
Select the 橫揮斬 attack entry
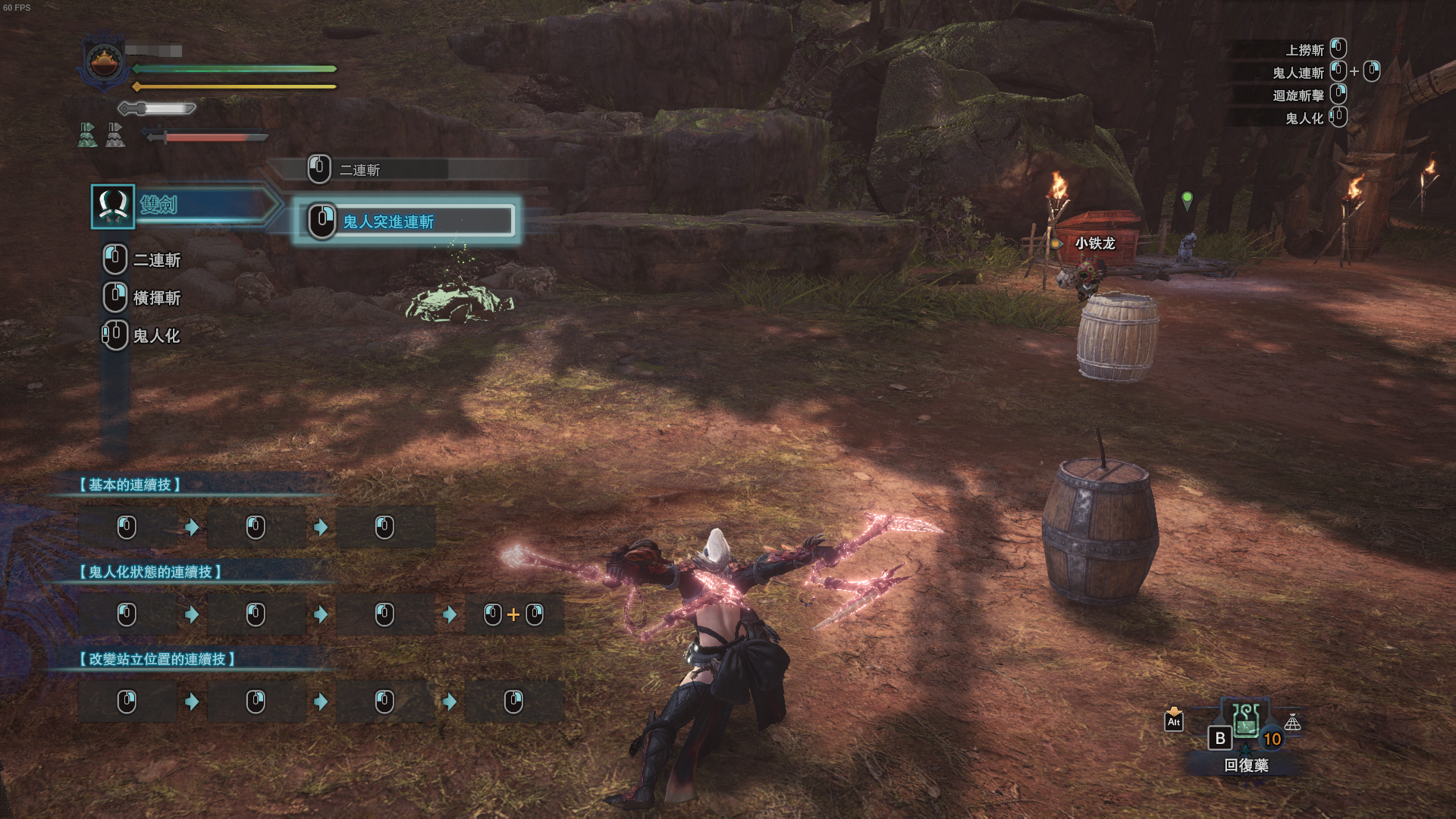pos(156,298)
